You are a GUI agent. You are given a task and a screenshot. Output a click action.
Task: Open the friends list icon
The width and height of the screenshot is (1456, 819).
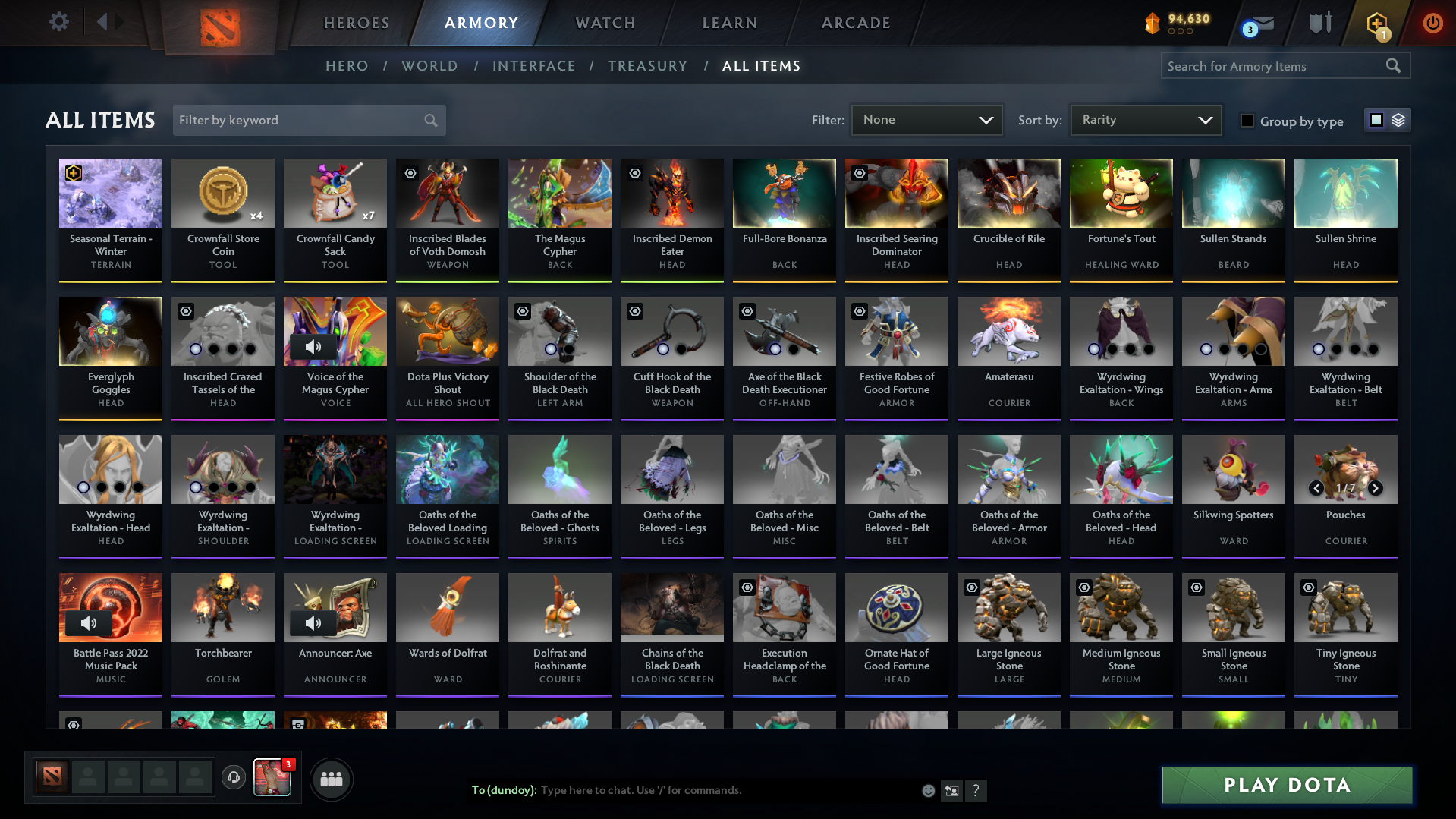coord(331,779)
